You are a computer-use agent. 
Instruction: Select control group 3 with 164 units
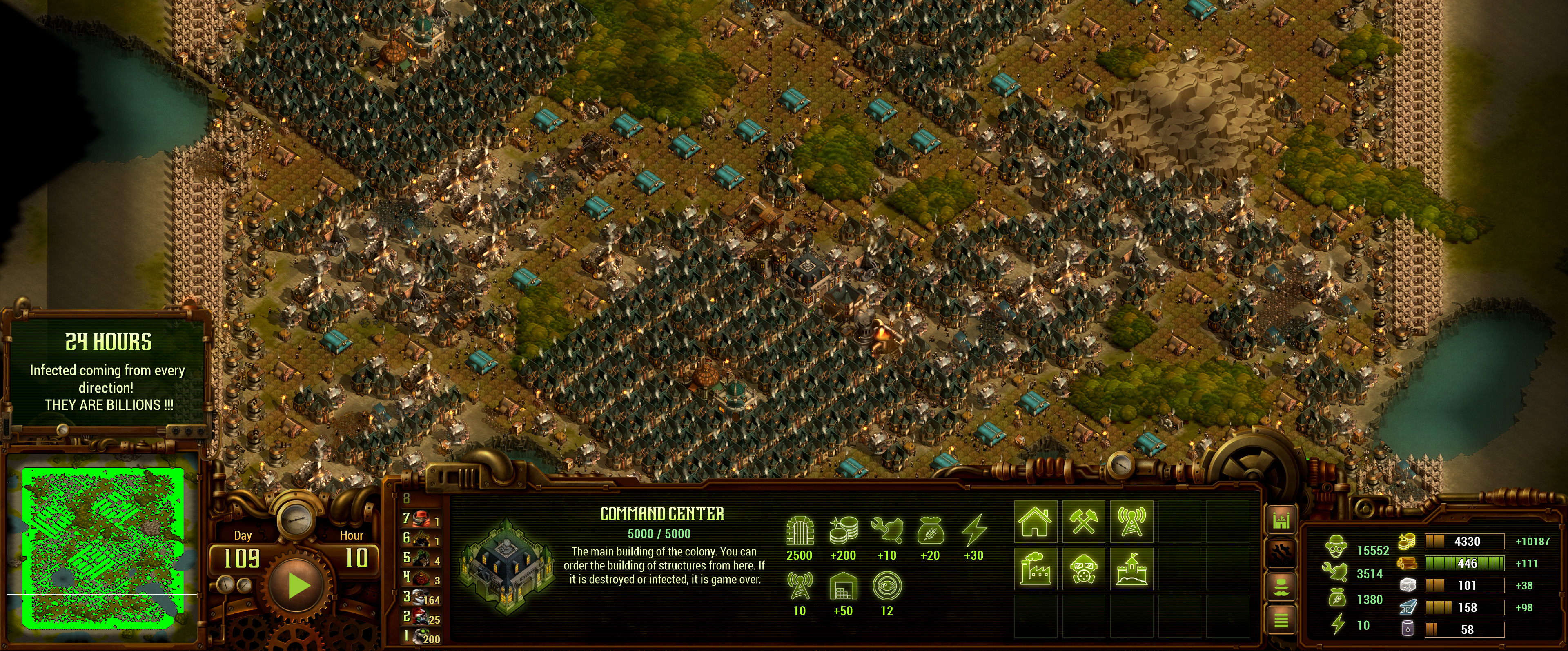(x=421, y=598)
